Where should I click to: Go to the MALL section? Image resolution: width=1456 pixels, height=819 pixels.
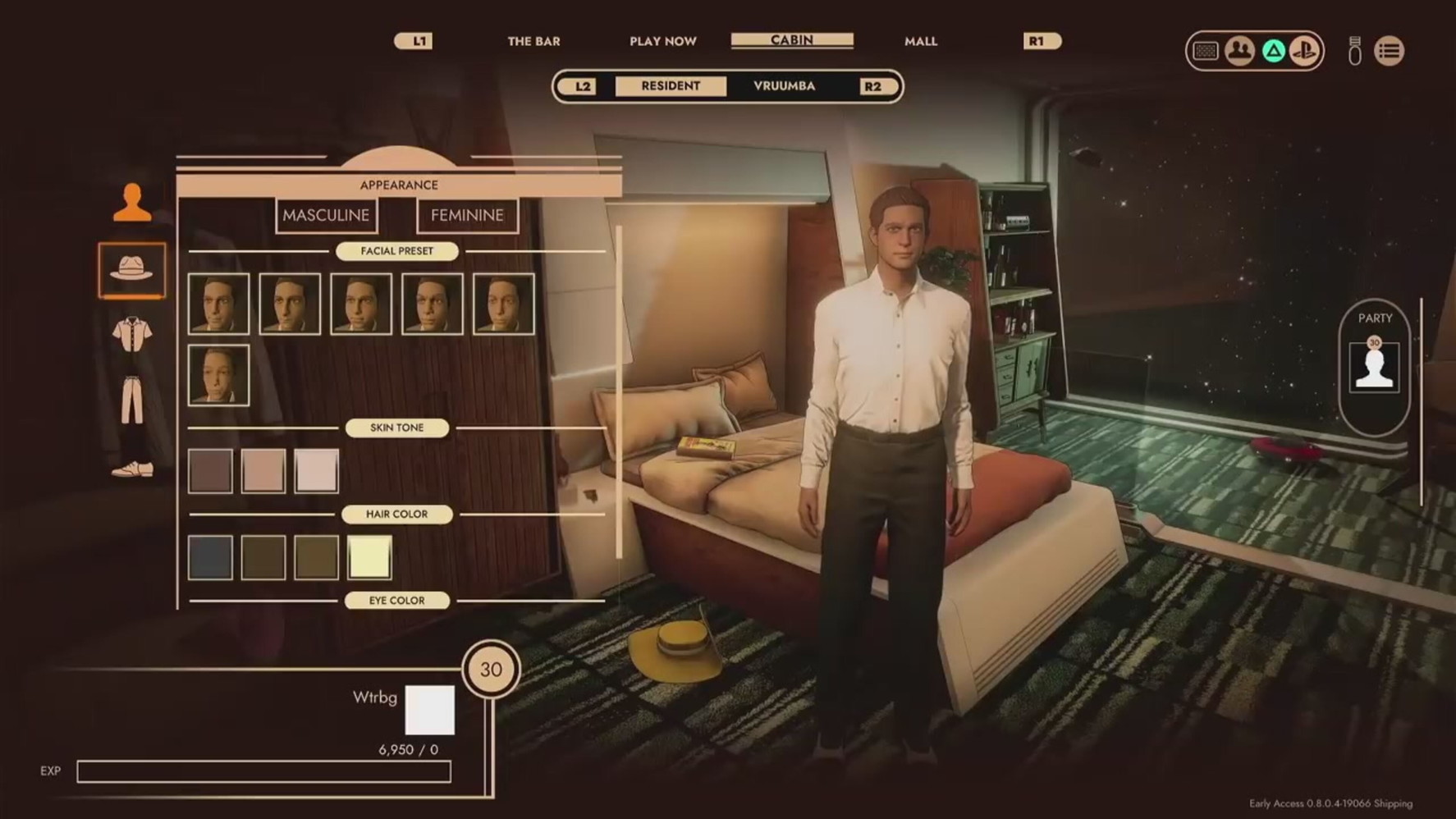[x=921, y=40]
